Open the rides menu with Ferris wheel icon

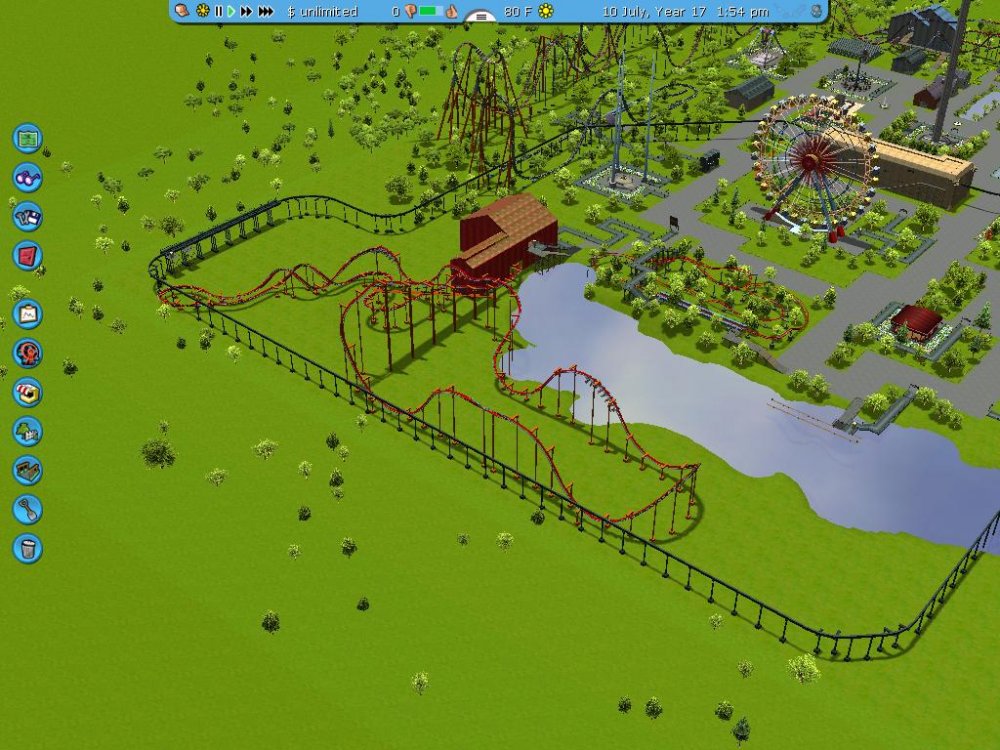coord(27,353)
